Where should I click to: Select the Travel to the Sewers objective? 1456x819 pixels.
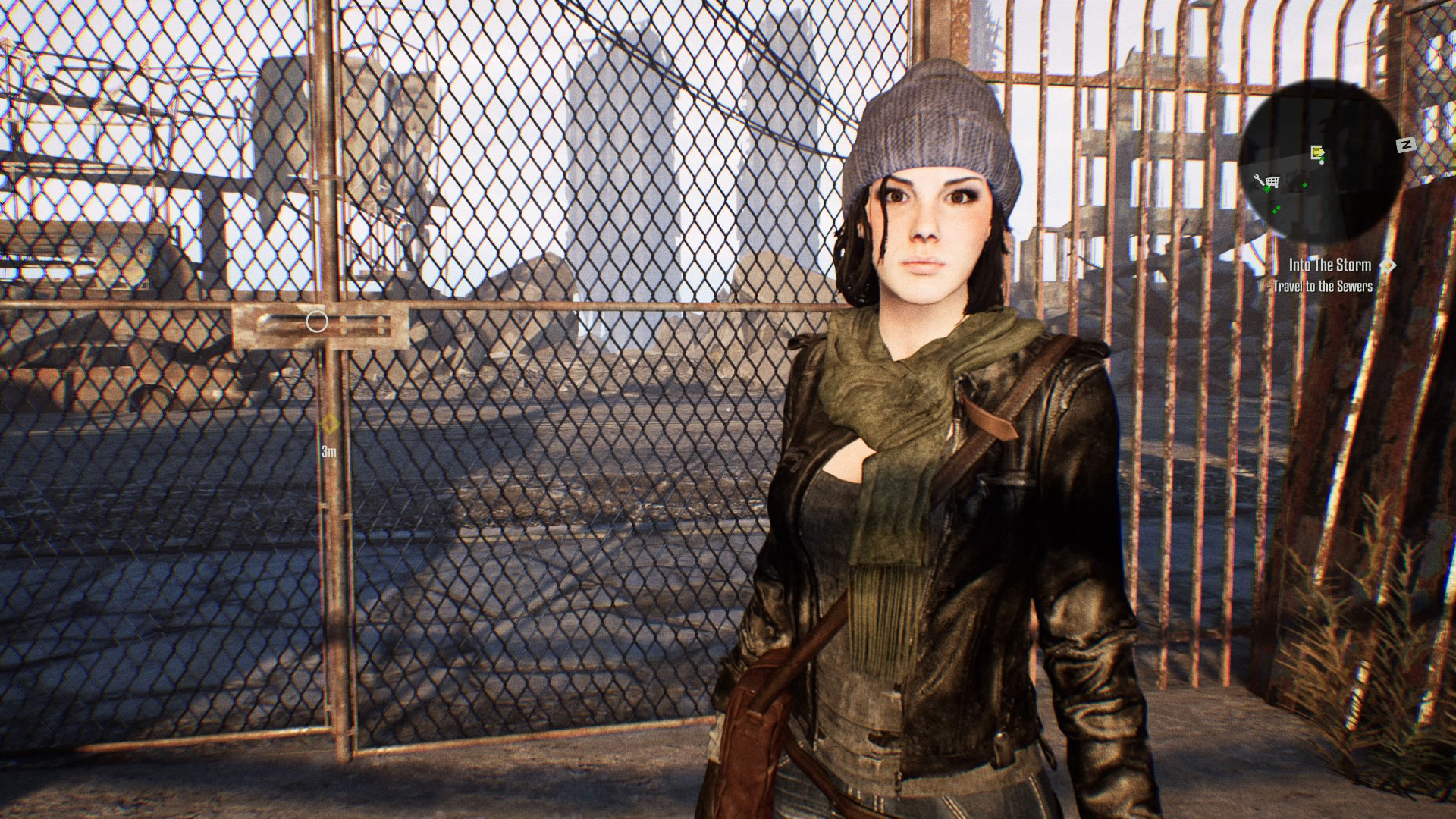point(1323,286)
